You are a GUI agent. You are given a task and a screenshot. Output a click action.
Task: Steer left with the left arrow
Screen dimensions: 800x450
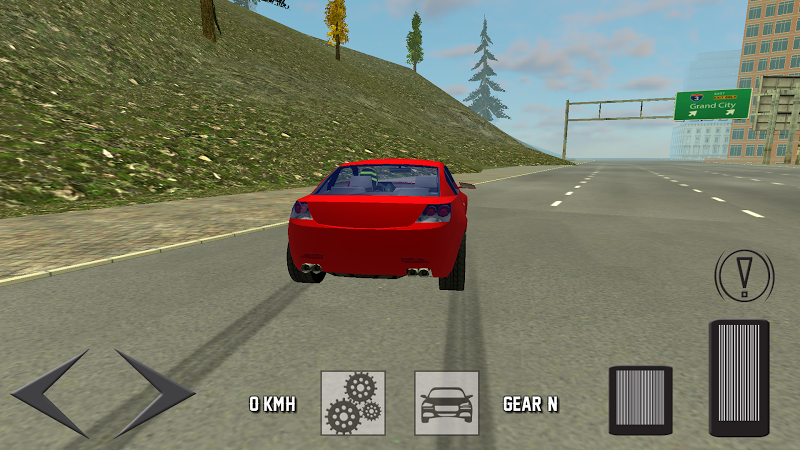click(x=48, y=393)
